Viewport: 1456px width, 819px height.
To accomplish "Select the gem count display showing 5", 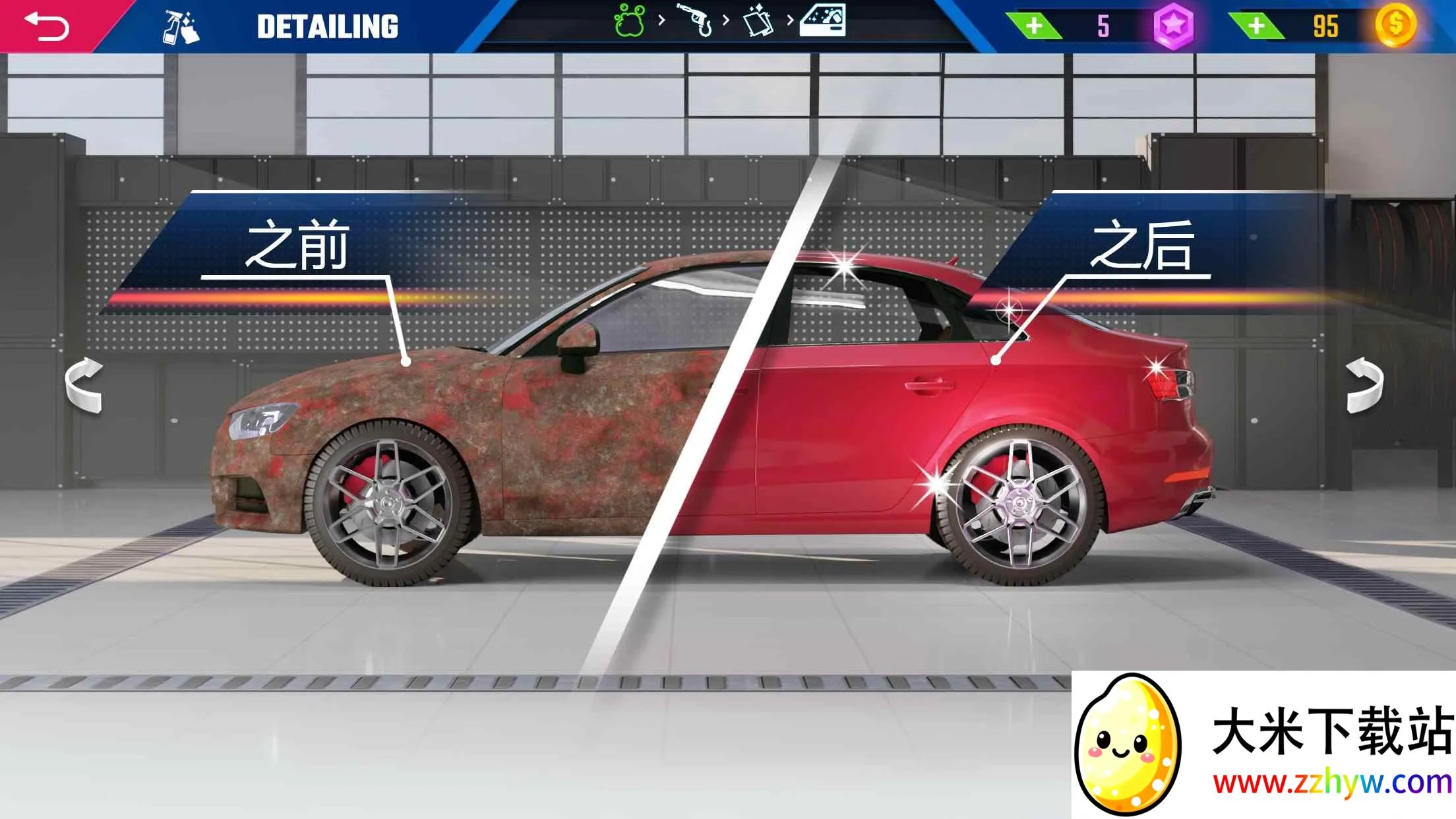I will coord(1103,26).
